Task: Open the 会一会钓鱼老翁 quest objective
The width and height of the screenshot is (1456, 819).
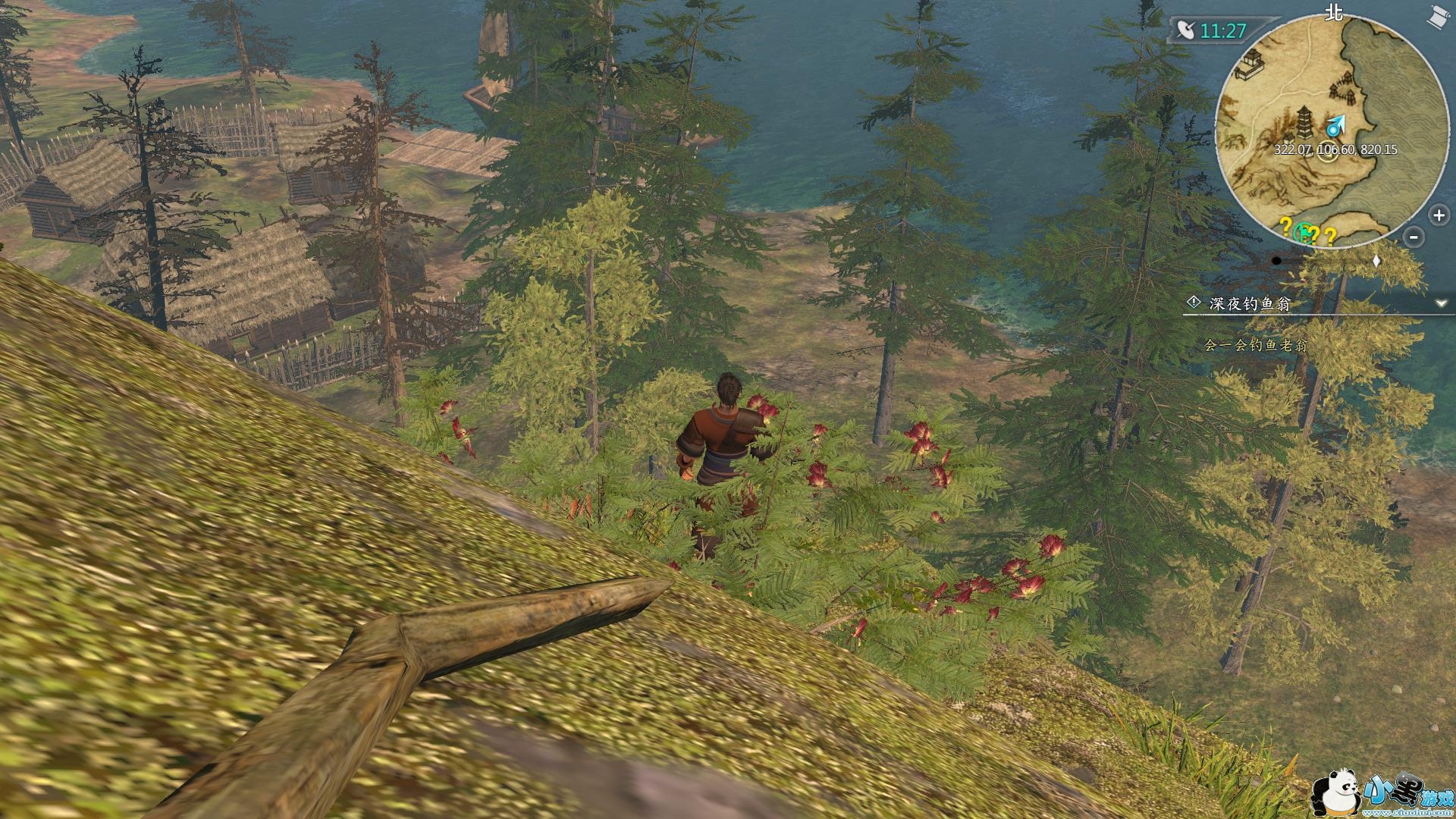Action: (1256, 346)
